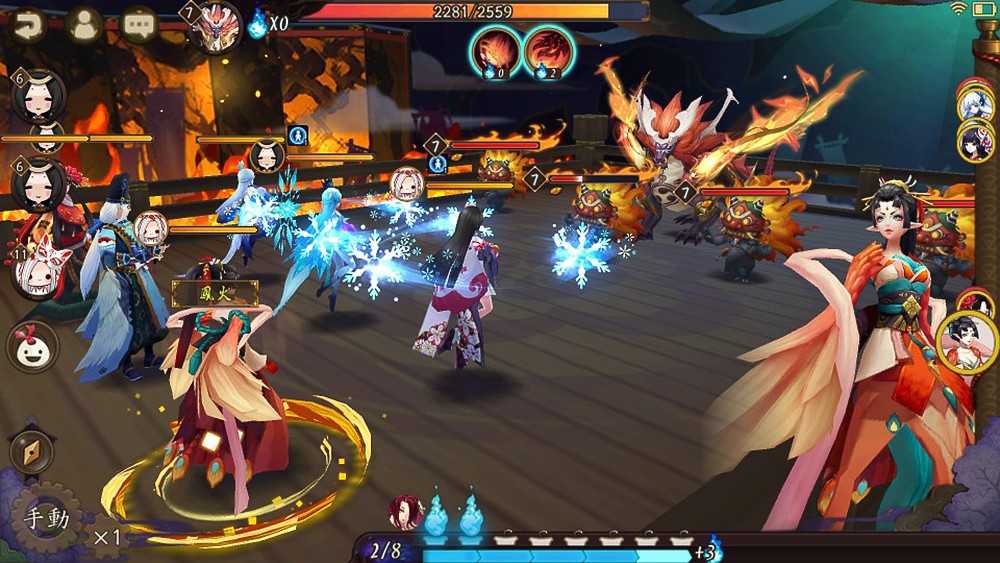This screenshot has height=563, width=1000.
Task: Tap the back arrow button
Action: point(25,23)
